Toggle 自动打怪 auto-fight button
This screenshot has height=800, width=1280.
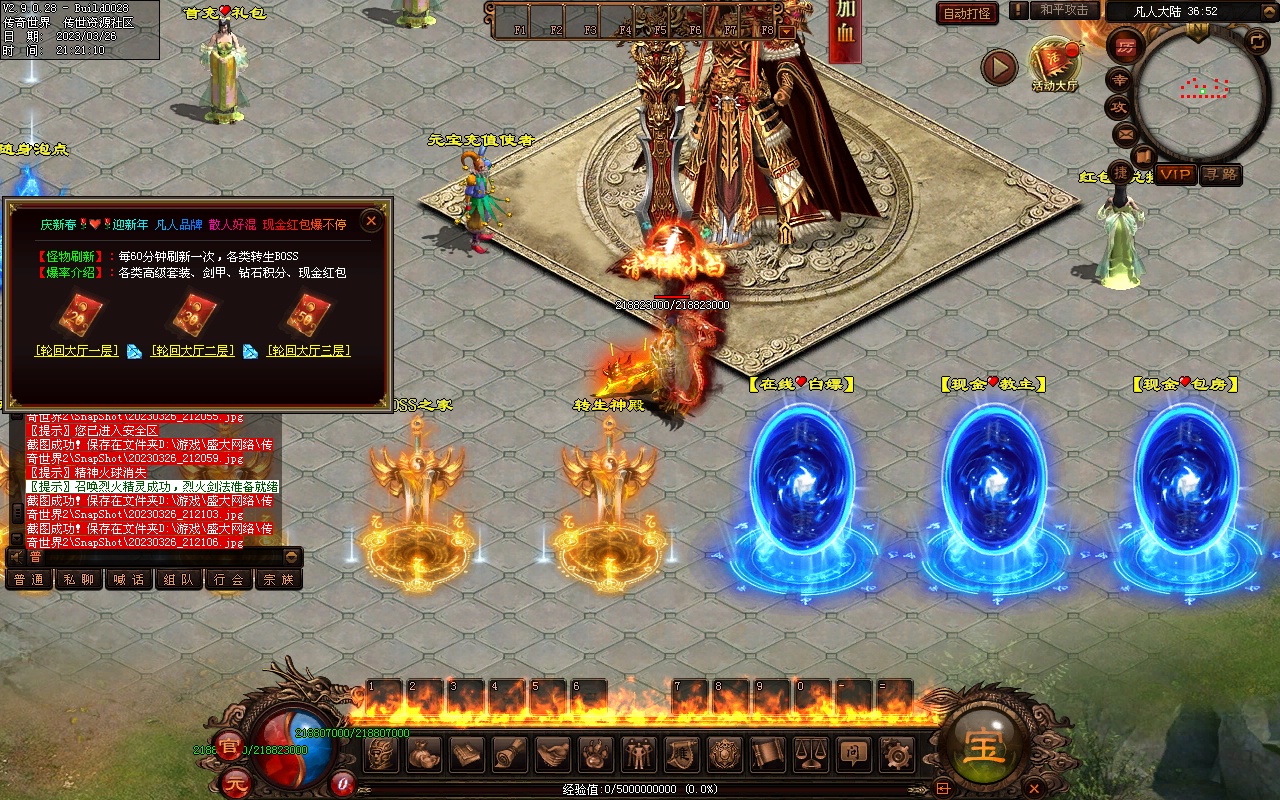(x=967, y=13)
